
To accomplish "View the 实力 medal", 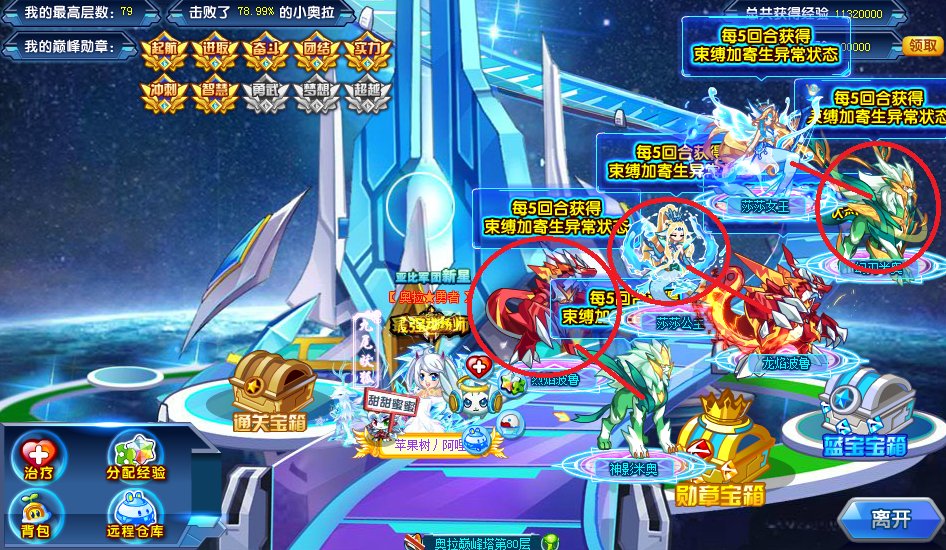I will point(368,54).
